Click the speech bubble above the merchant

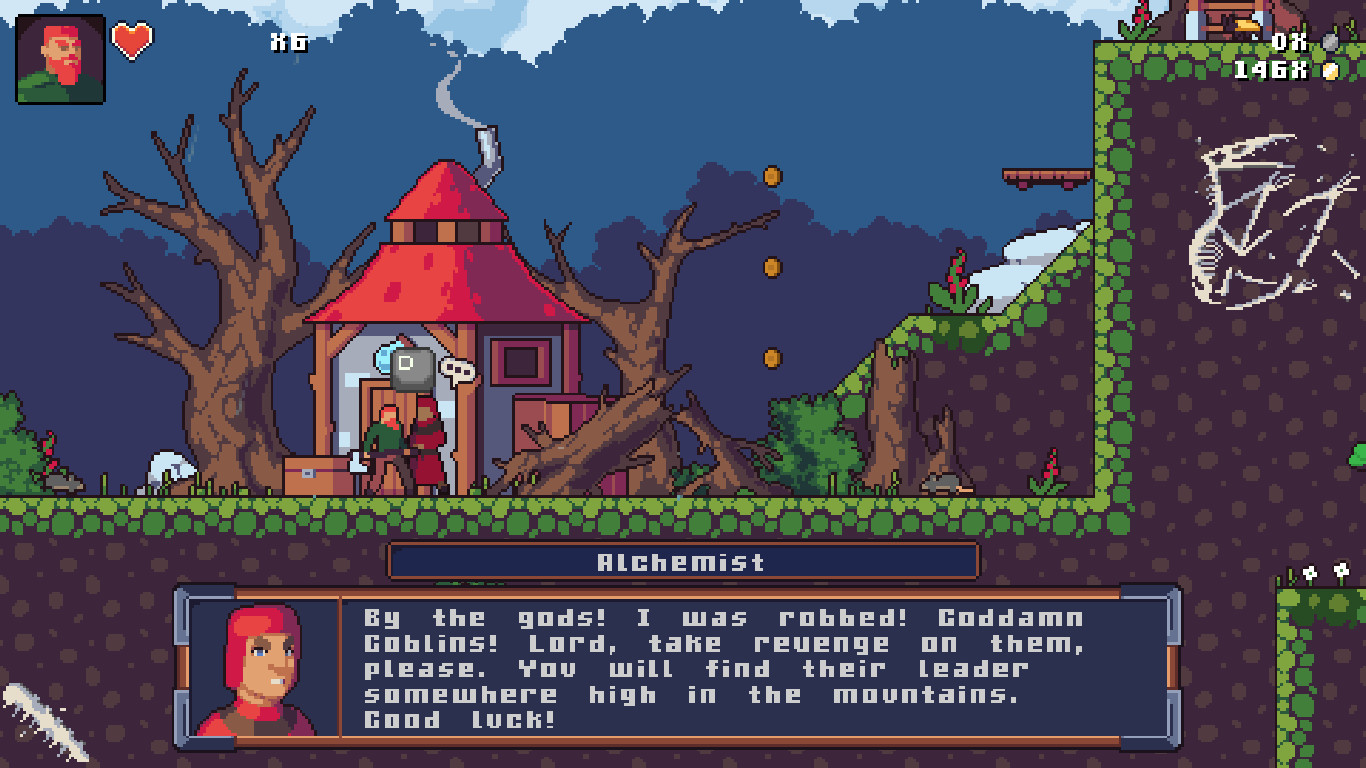(x=458, y=369)
